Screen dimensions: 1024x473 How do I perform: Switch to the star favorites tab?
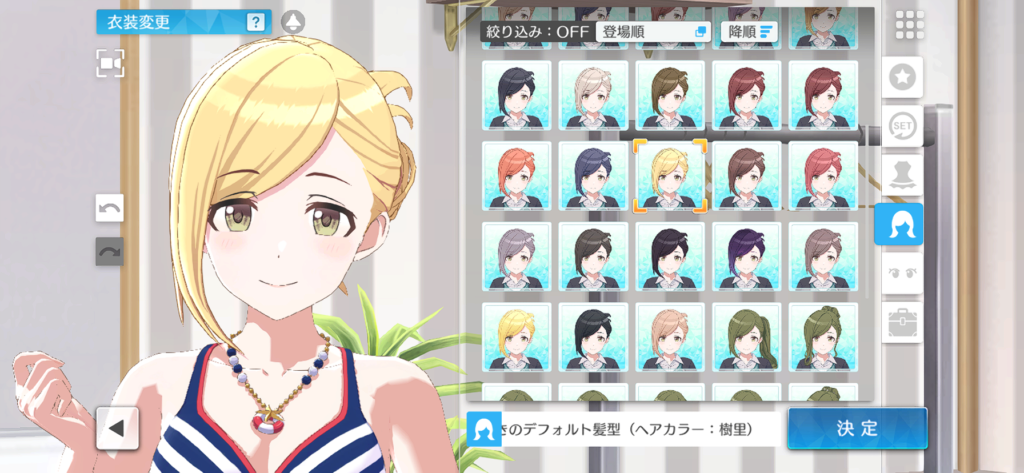click(905, 77)
